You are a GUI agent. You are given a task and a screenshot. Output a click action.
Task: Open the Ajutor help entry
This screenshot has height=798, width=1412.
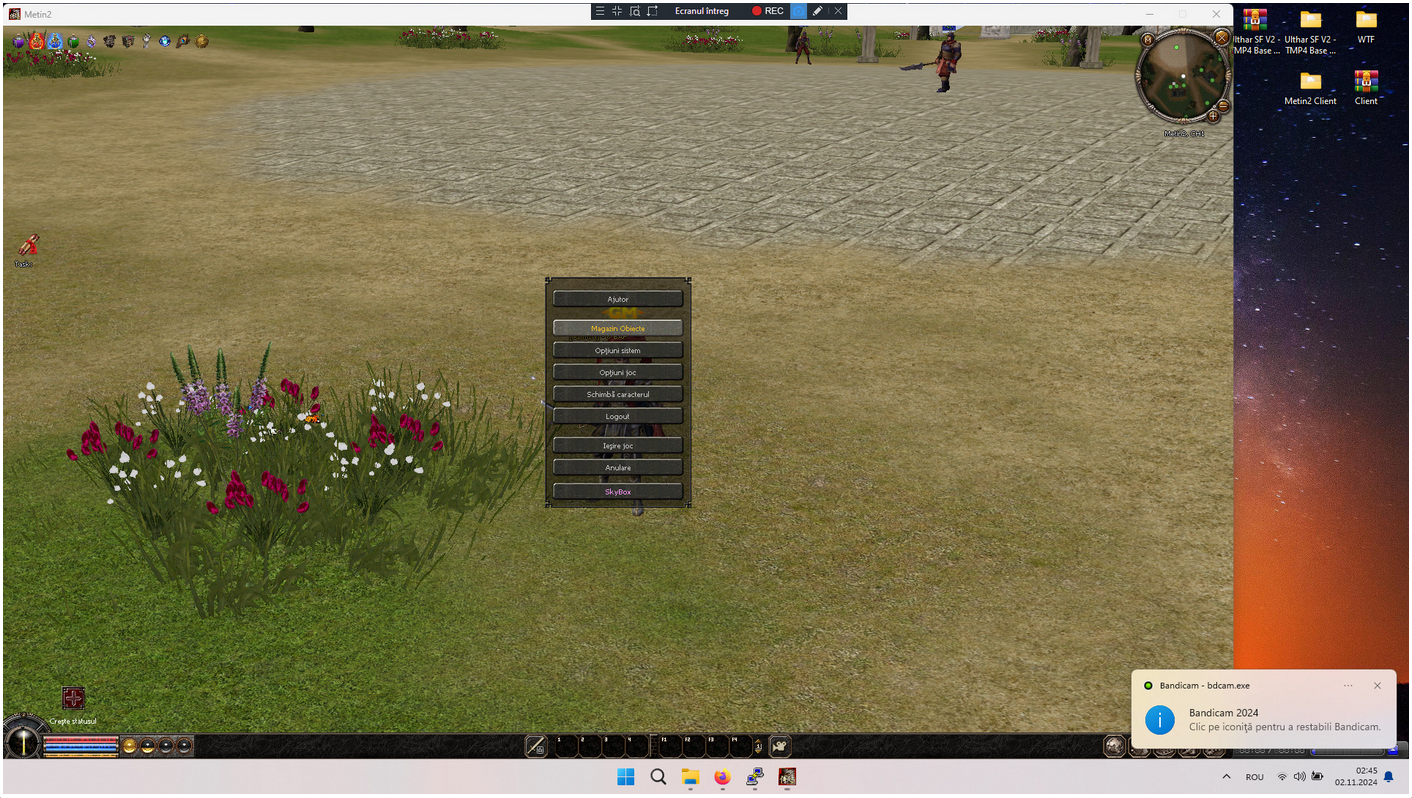618,299
